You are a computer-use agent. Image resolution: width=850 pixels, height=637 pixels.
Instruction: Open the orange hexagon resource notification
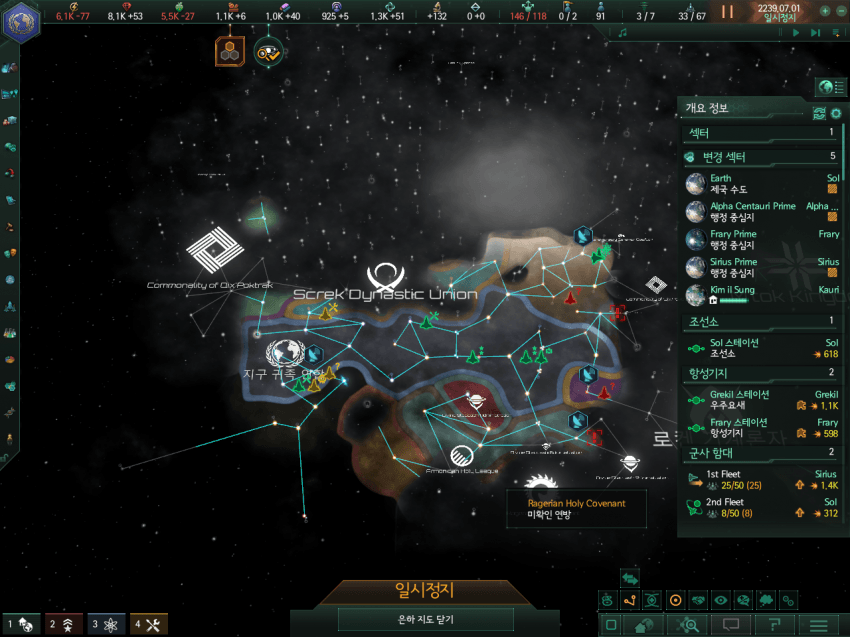pos(230,51)
